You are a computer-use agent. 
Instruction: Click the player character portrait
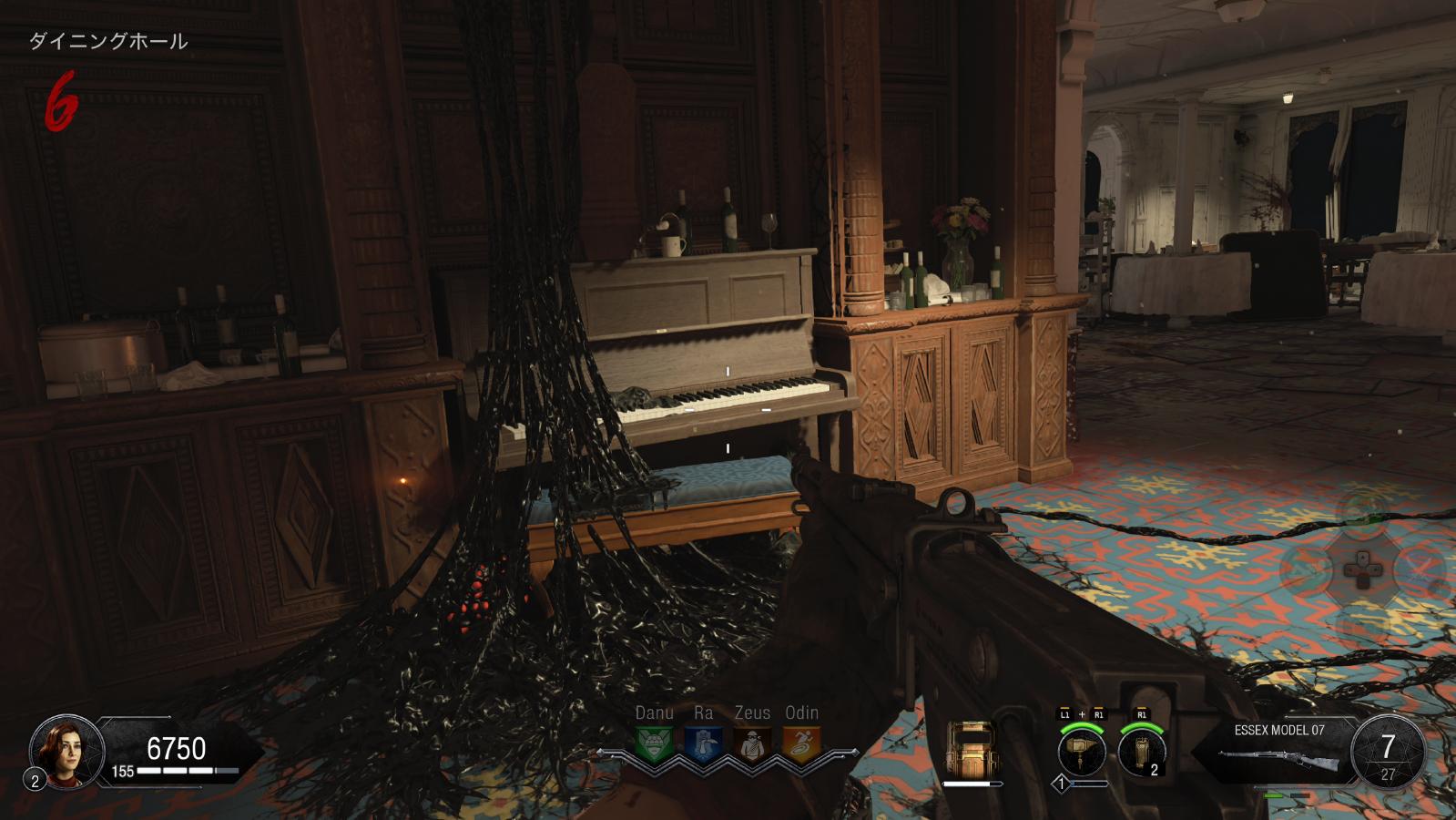point(66,750)
